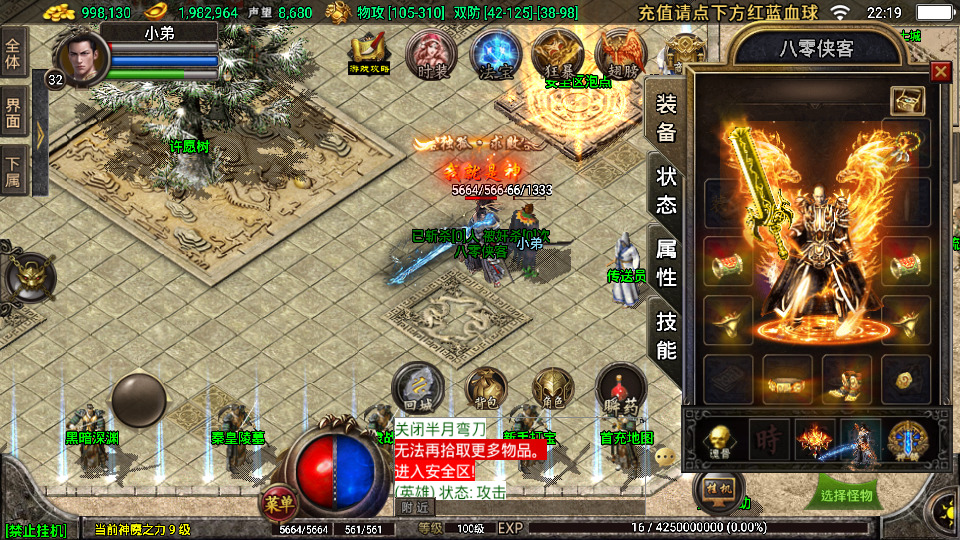Image resolution: width=960 pixels, height=540 pixels.
Task: Tap the green 选择怪物 button
Action: click(846, 495)
